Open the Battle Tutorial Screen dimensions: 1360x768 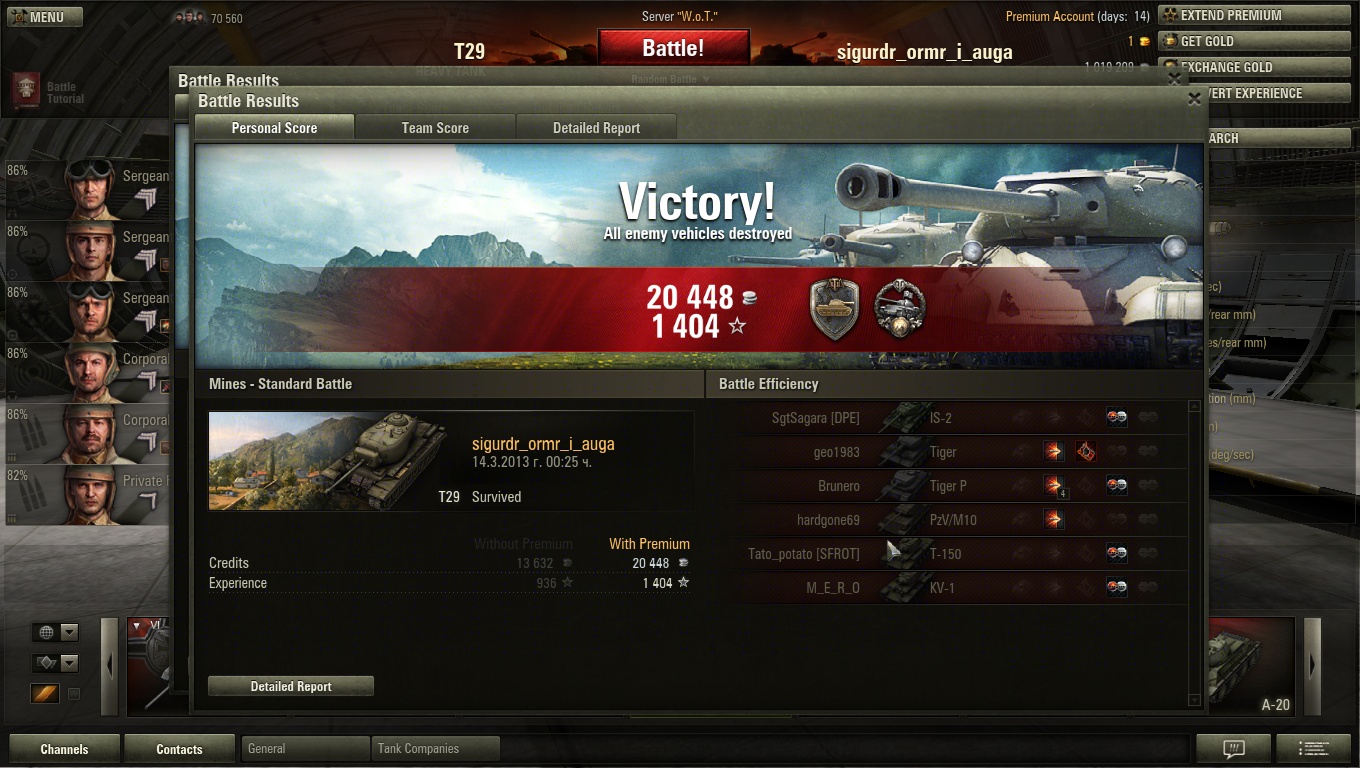[x=48, y=92]
